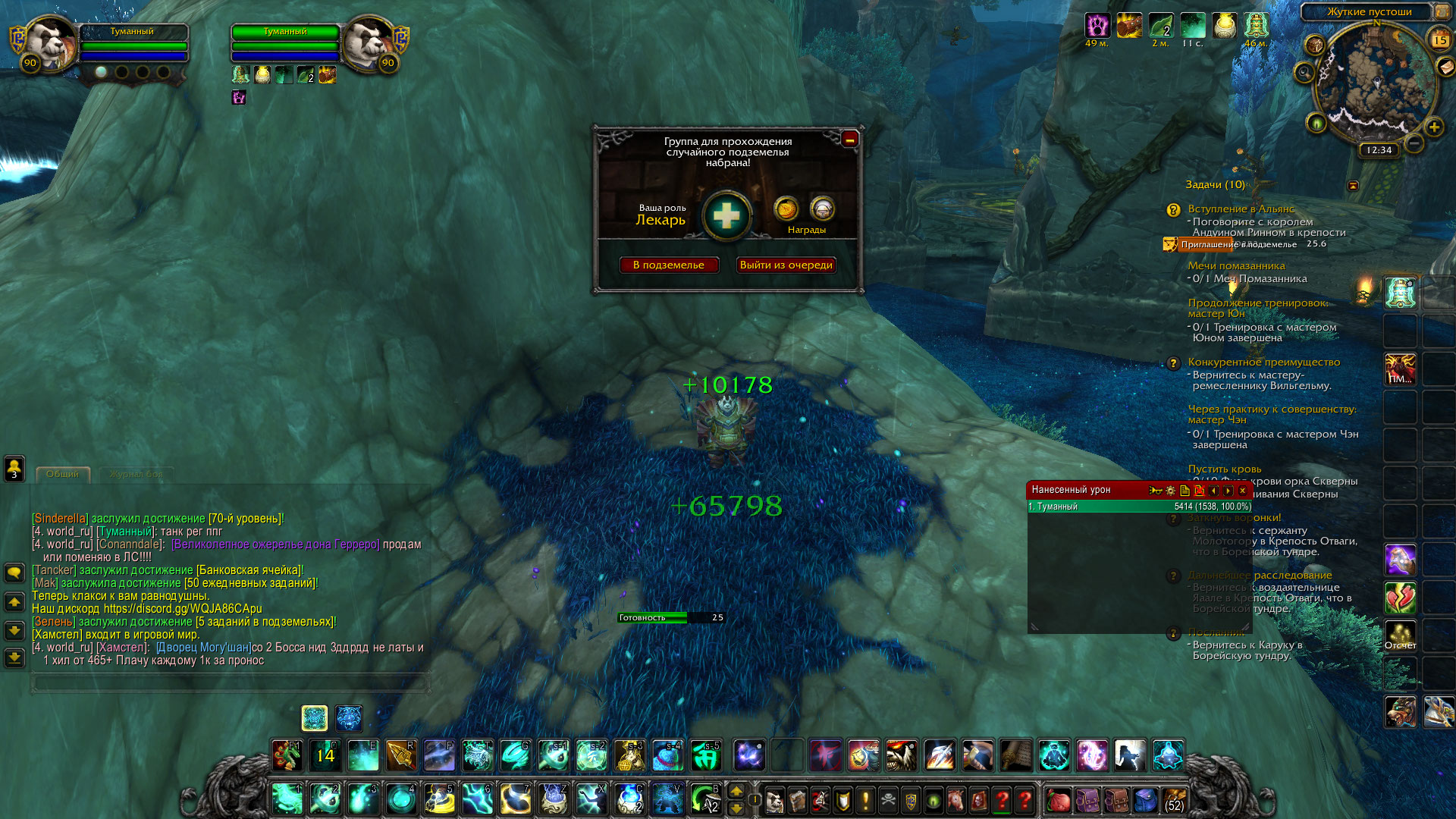The width and height of the screenshot is (1456, 819).
Task: Open the calendar showing day 15
Action: (x=1439, y=39)
